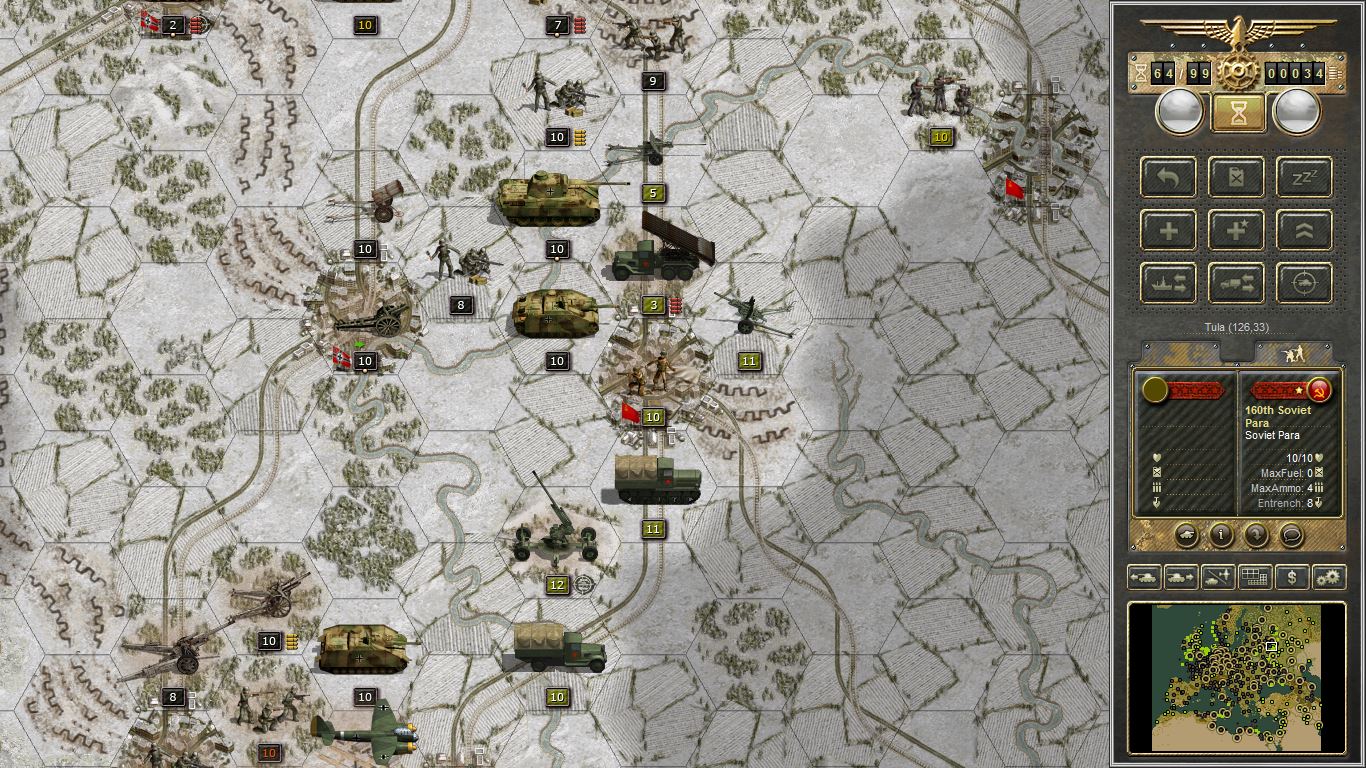The image size is (1366, 768).
Task: Mount the unit on land transport
Action: pyautogui.click(x=1236, y=283)
